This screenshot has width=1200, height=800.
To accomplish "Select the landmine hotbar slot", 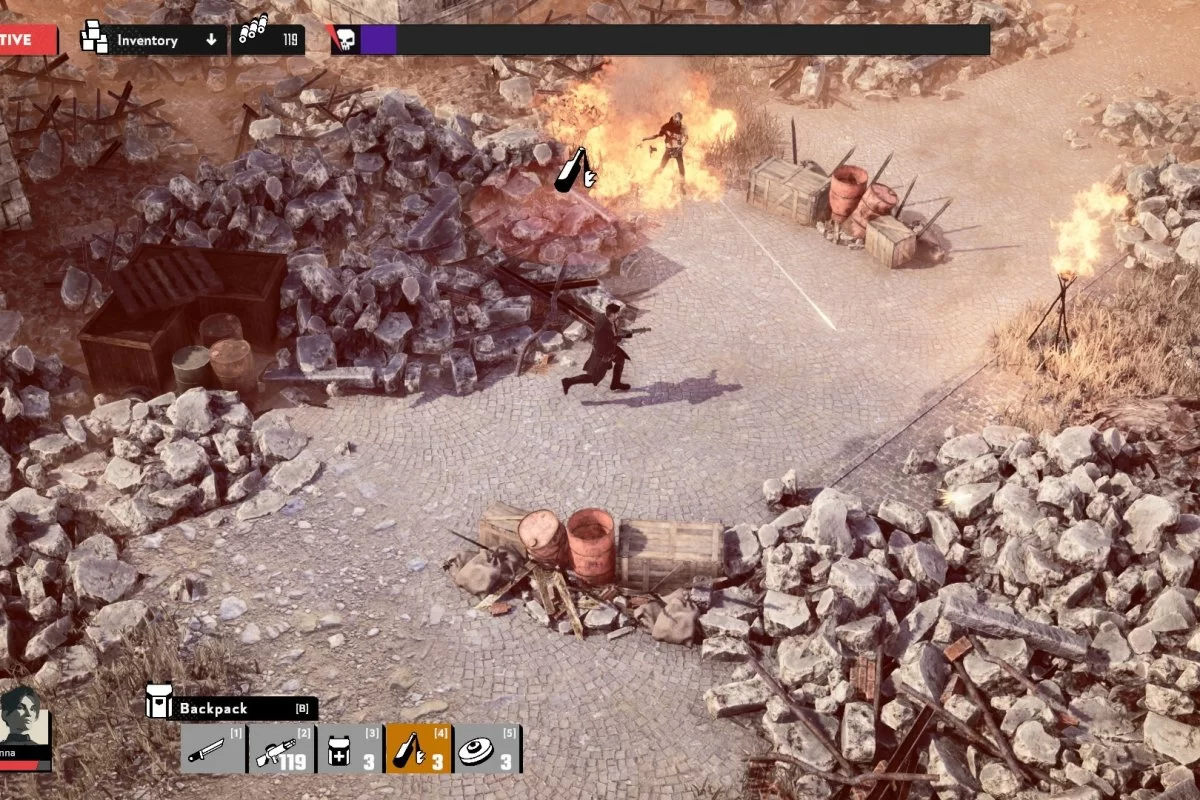I will pyautogui.click(x=488, y=749).
